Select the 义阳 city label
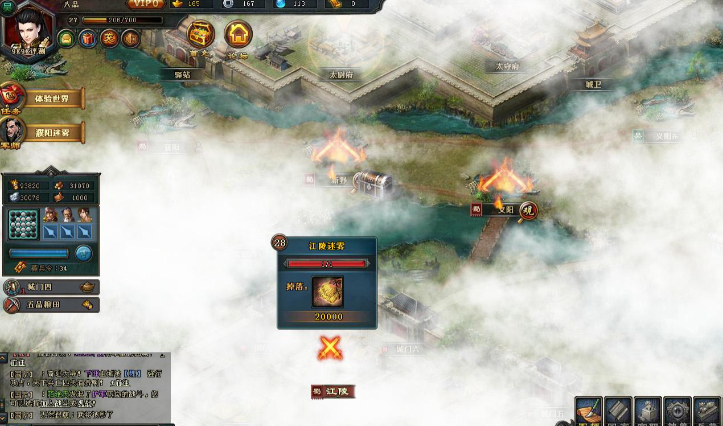723x426 pixels. pyautogui.click(x=504, y=209)
